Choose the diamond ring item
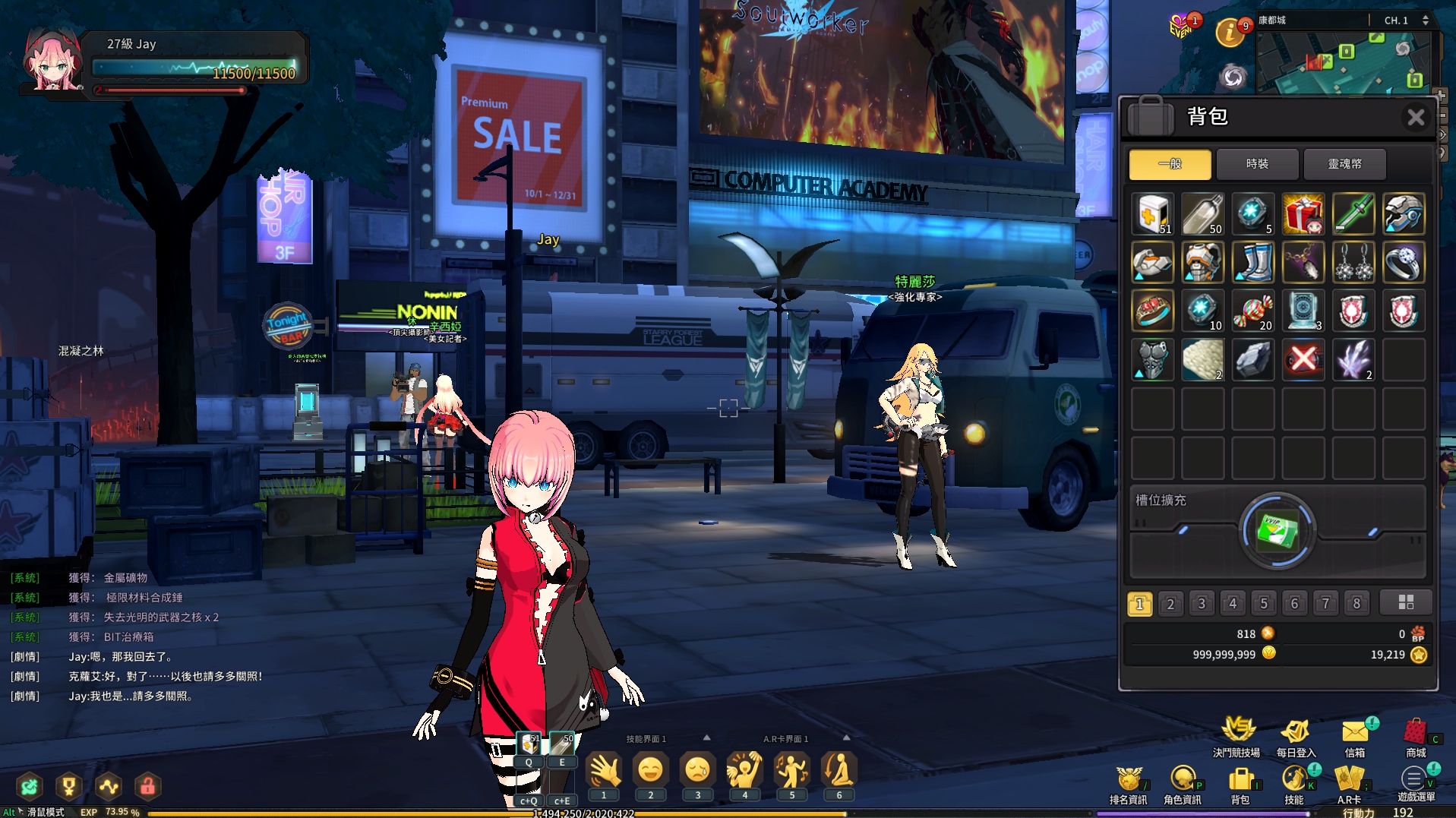Image resolution: width=1456 pixels, height=818 pixels. (x=1403, y=263)
